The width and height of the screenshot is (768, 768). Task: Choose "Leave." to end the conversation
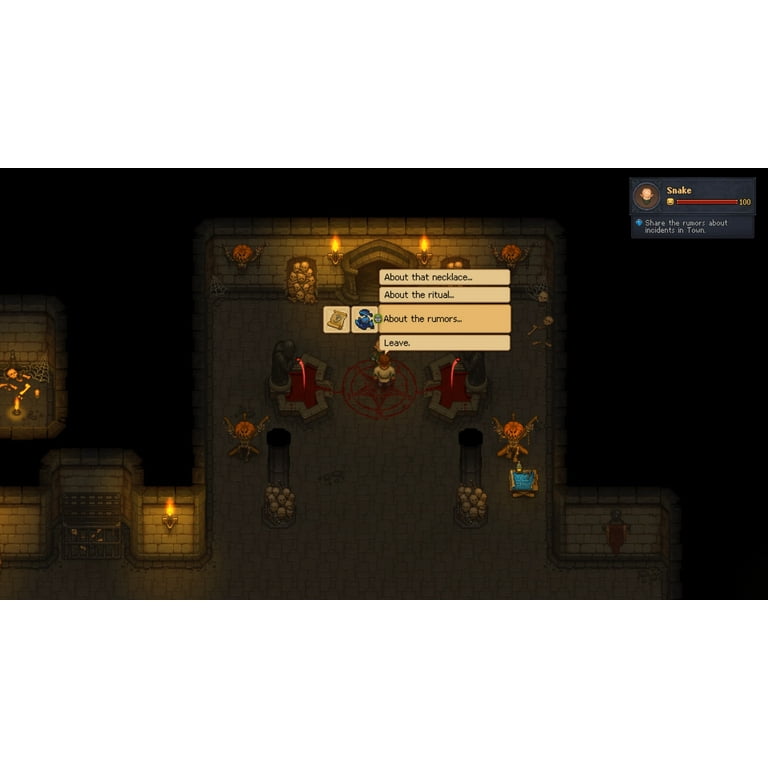(x=444, y=343)
